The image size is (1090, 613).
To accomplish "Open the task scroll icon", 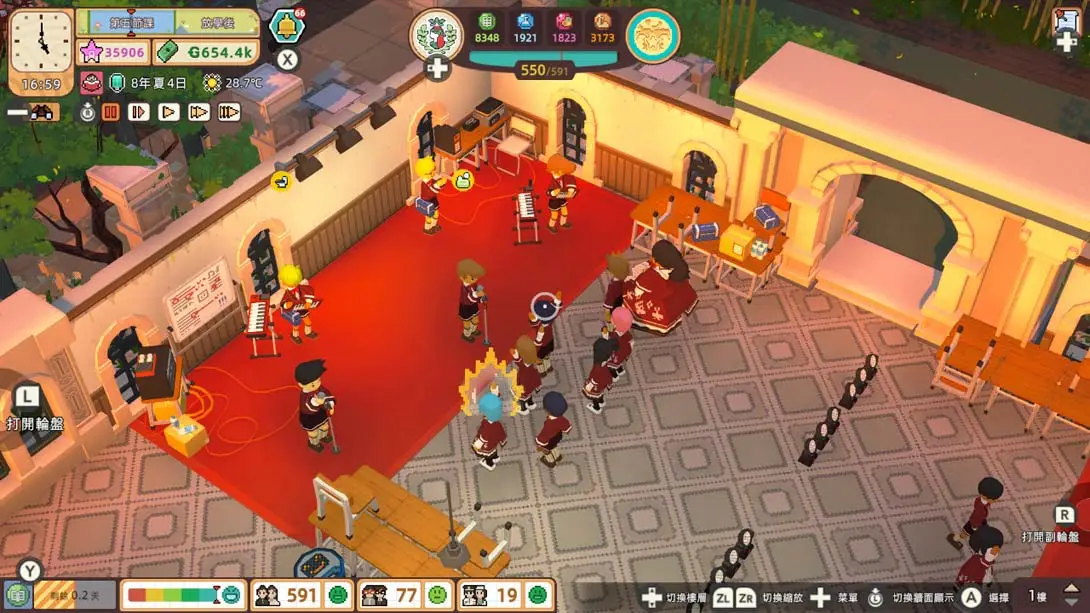I will (1065, 22).
